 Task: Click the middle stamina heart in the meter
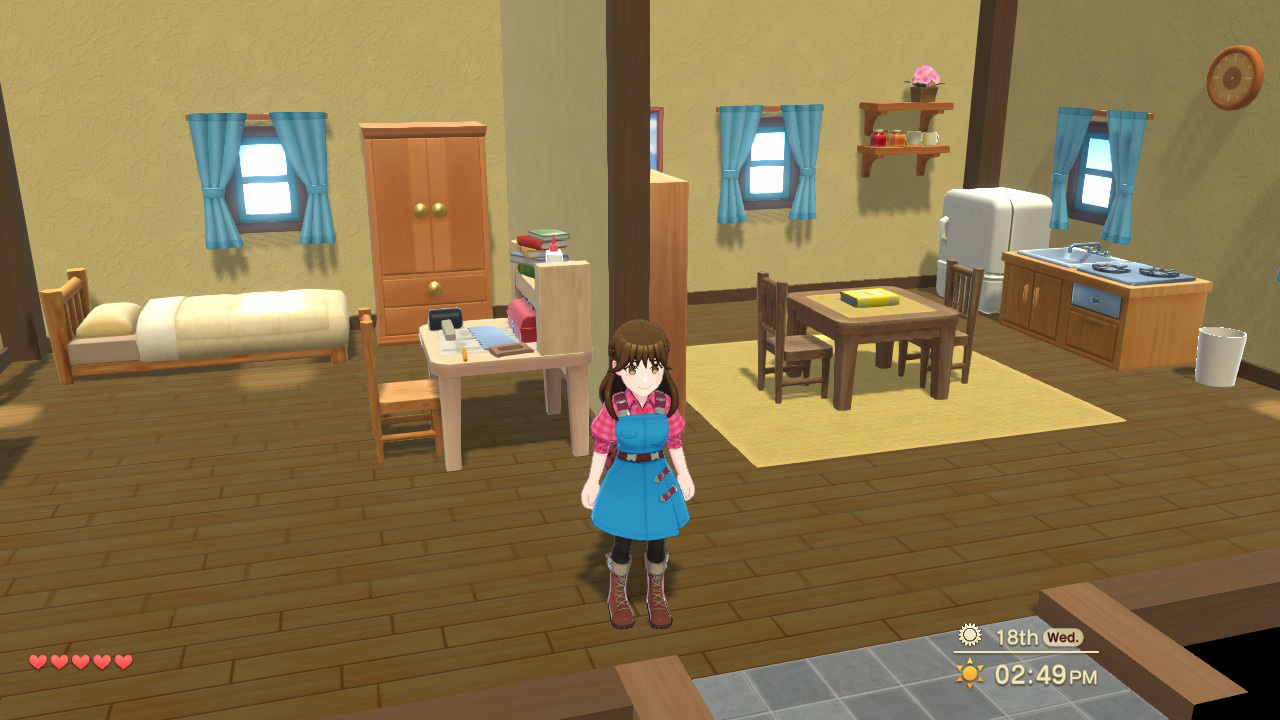click(x=80, y=662)
